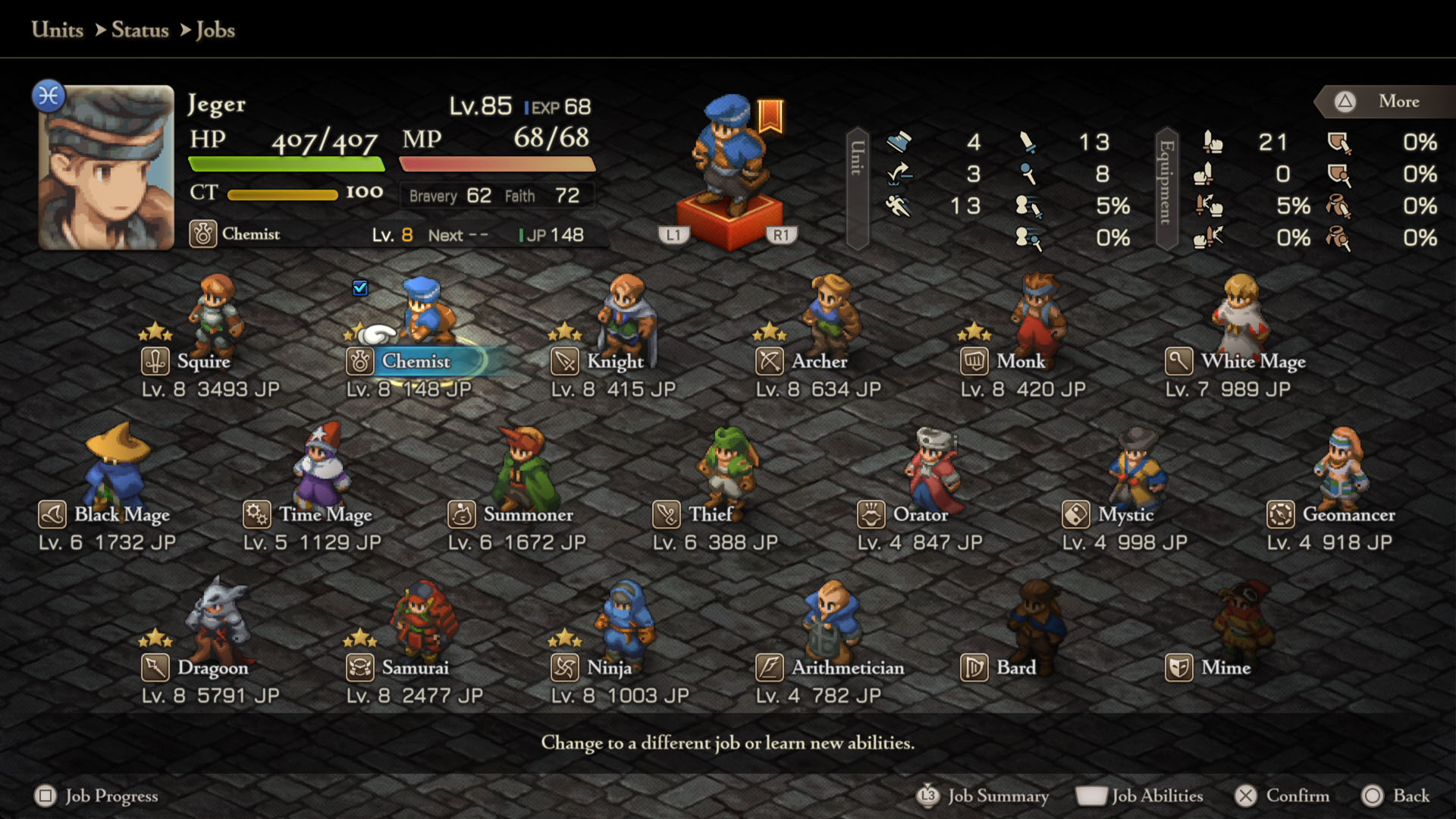The width and height of the screenshot is (1456, 819).
Task: Select the Squire job
Action: pyautogui.click(x=203, y=362)
